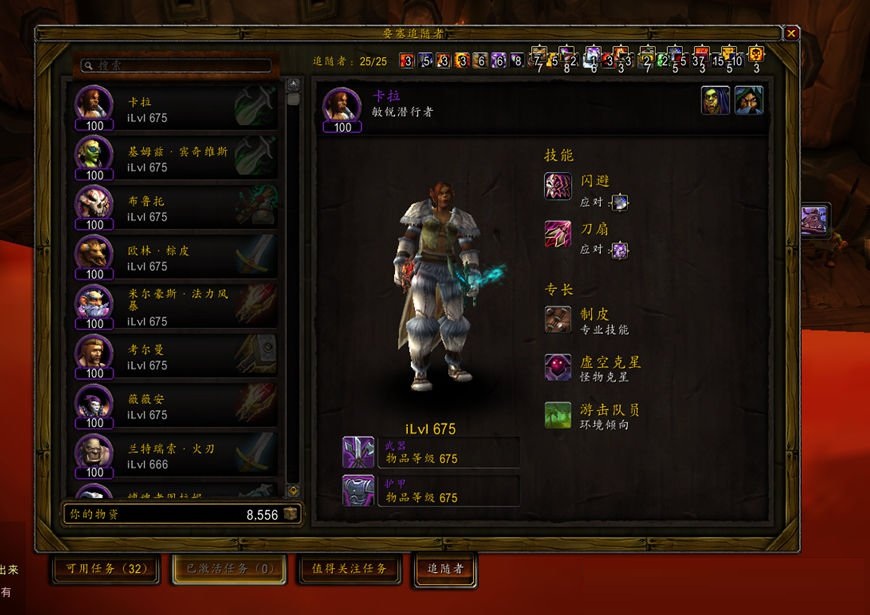This screenshot has width=870, height=615.
Task: Select the follower 布鲁托
Action: click(175, 208)
